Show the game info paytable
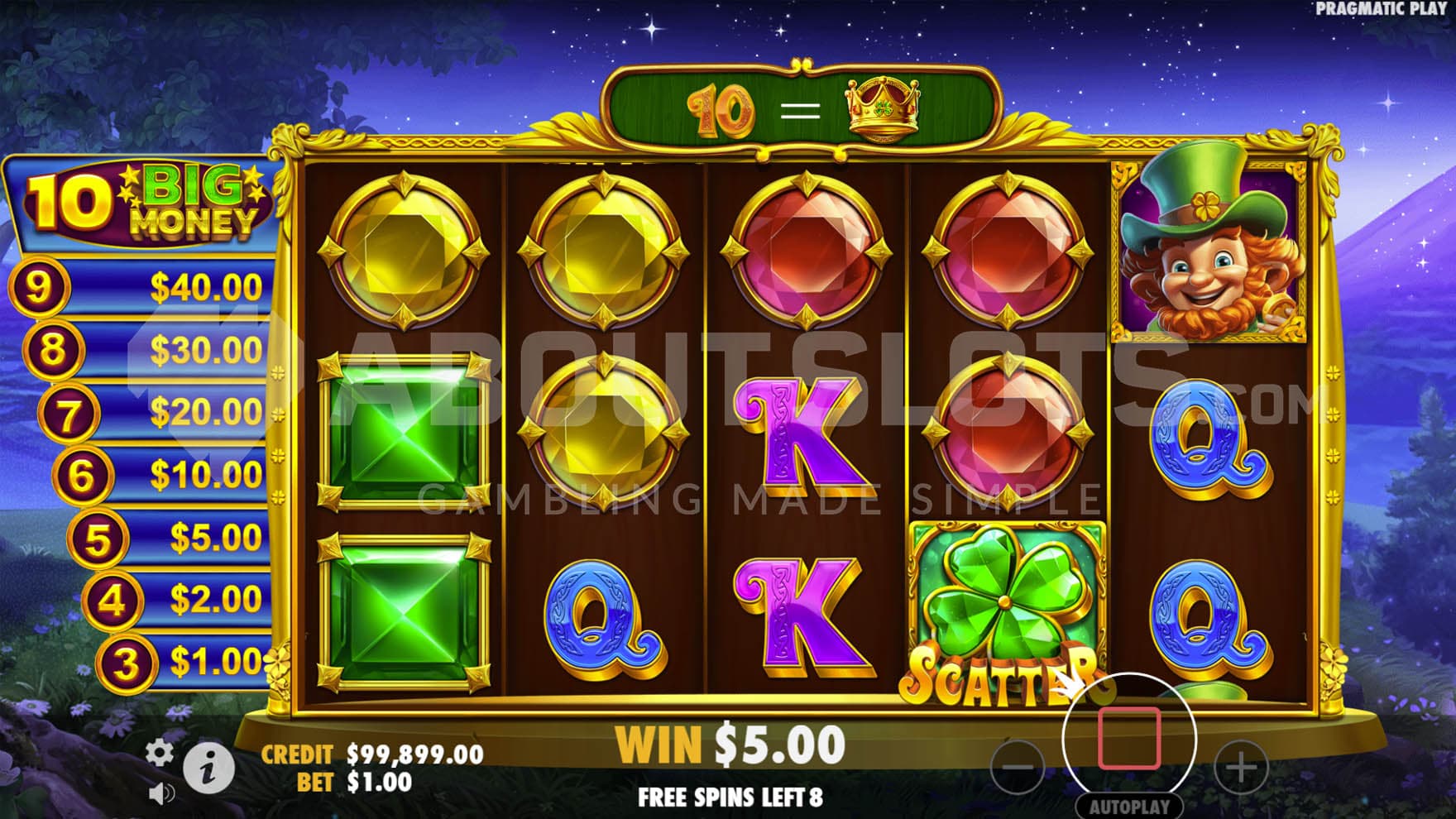The image size is (1456, 819). tap(208, 769)
